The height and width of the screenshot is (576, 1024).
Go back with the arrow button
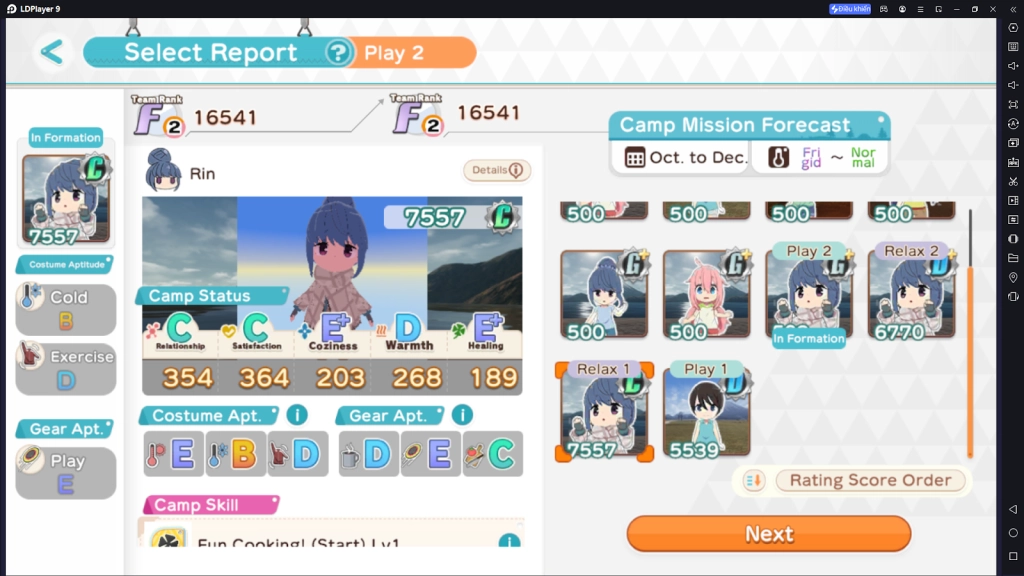coord(52,52)
